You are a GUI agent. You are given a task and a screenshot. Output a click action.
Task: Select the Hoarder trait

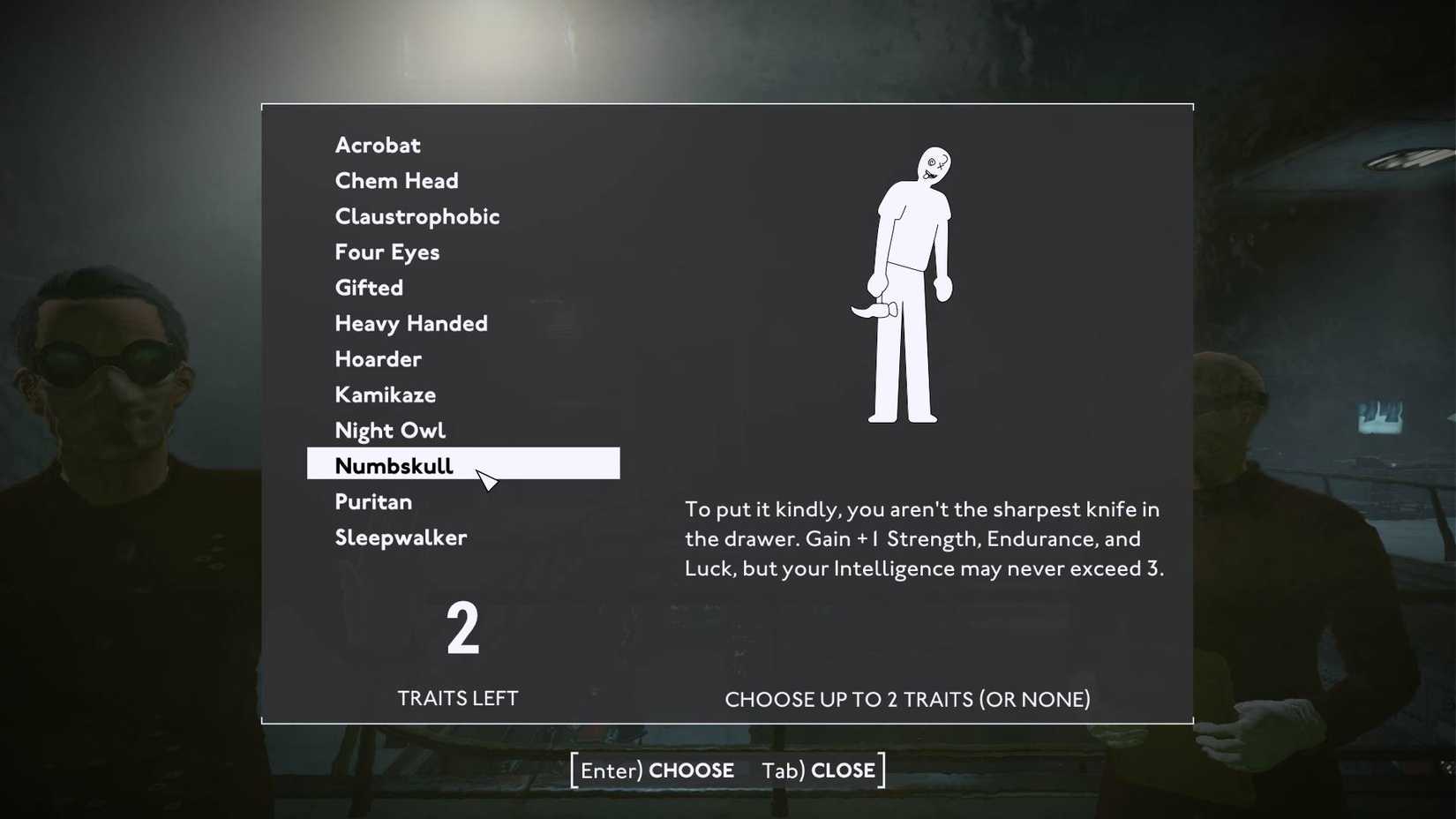click(378, 359)
